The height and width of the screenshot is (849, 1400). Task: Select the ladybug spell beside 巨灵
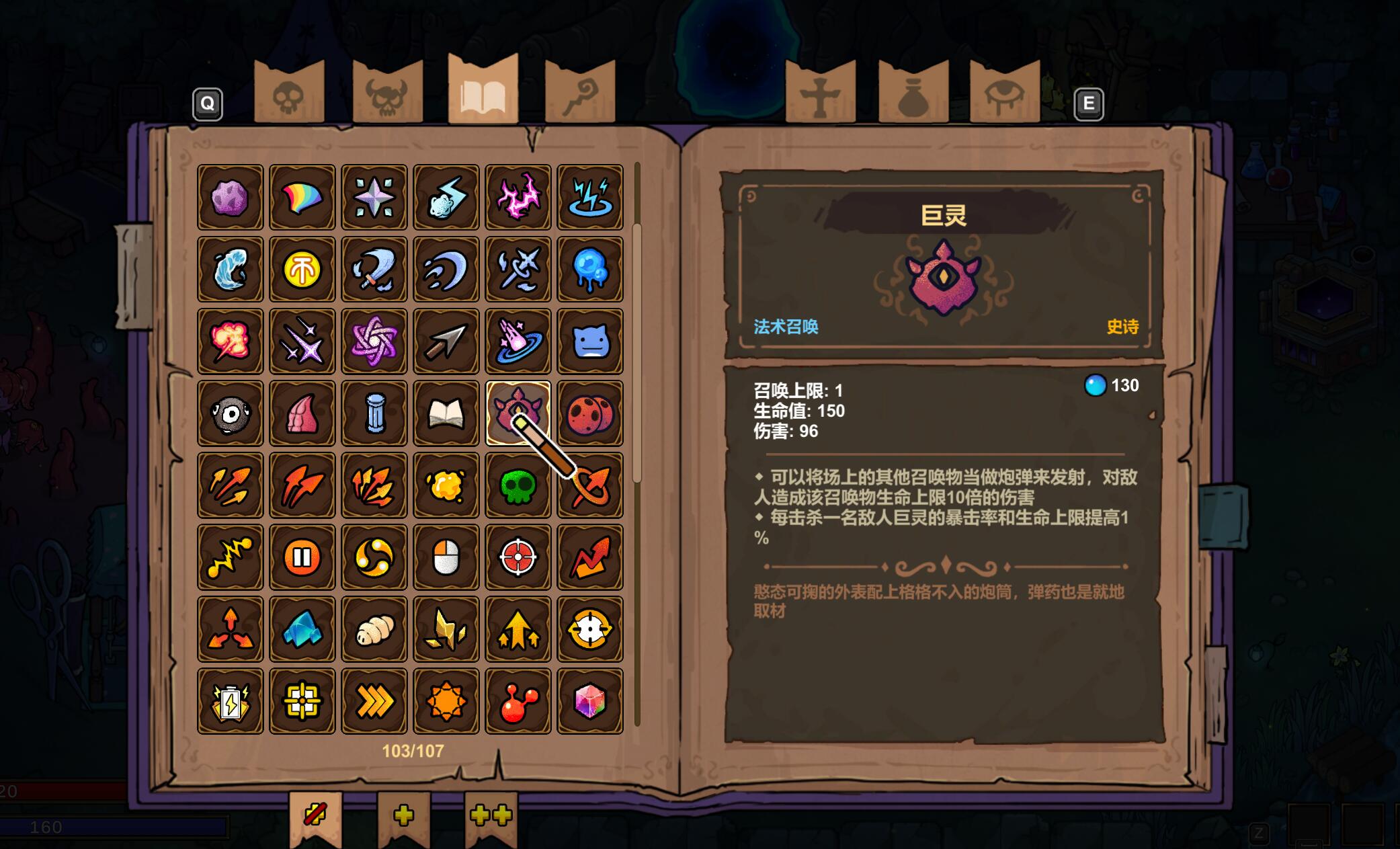click(x=589, y=414)
